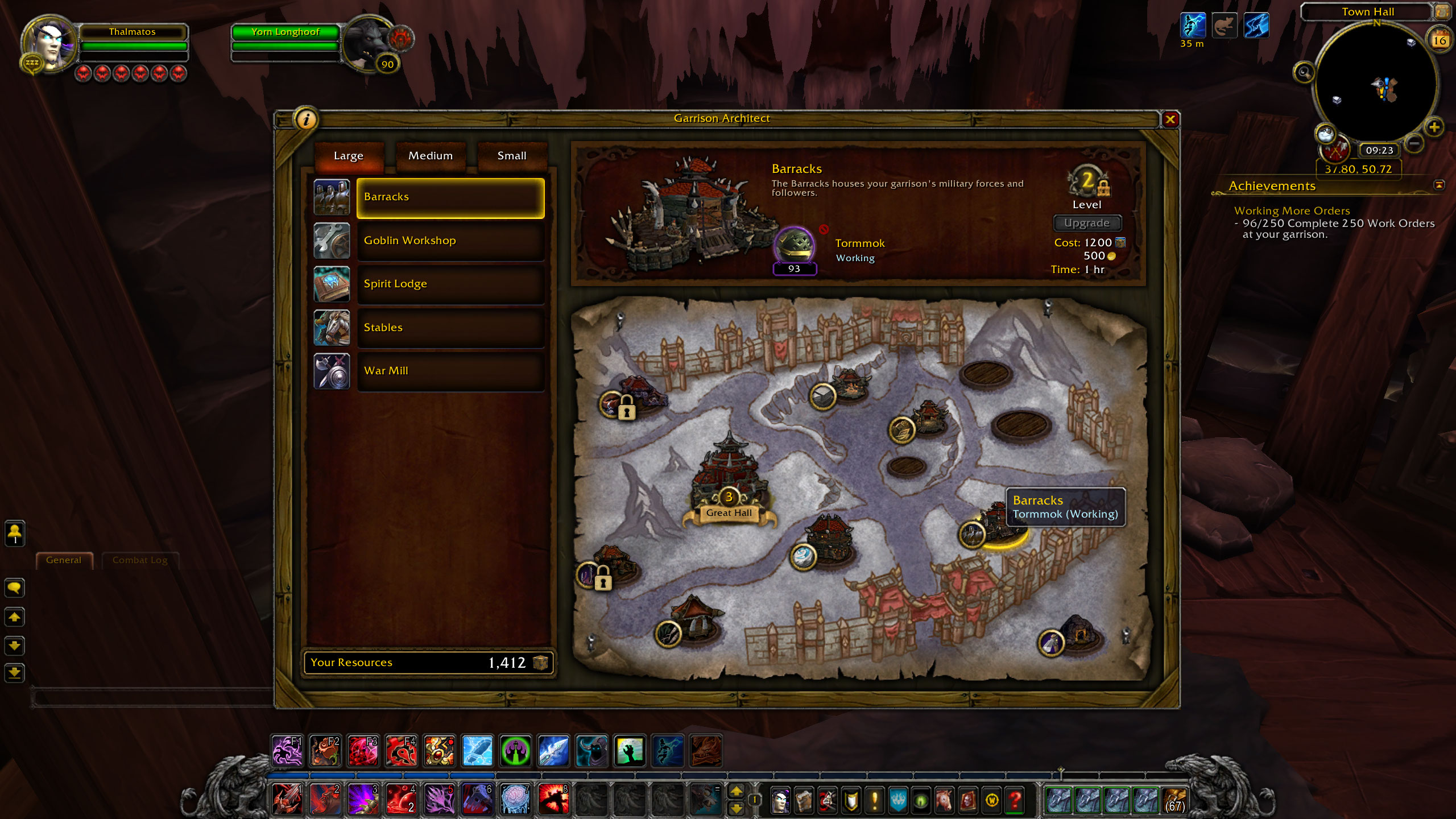Pick Stables from the building list

(x=450, y=328)
